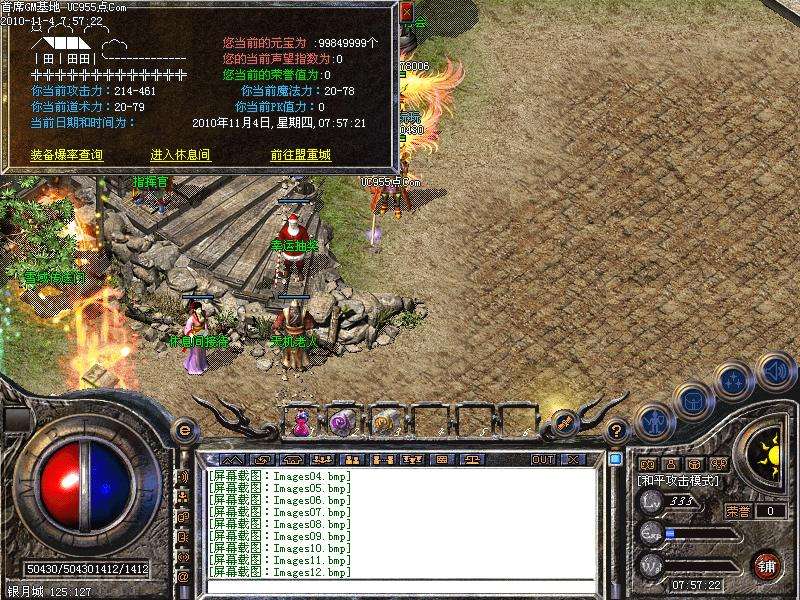Select the 前往盟重城 teleport option

[300, 155]
